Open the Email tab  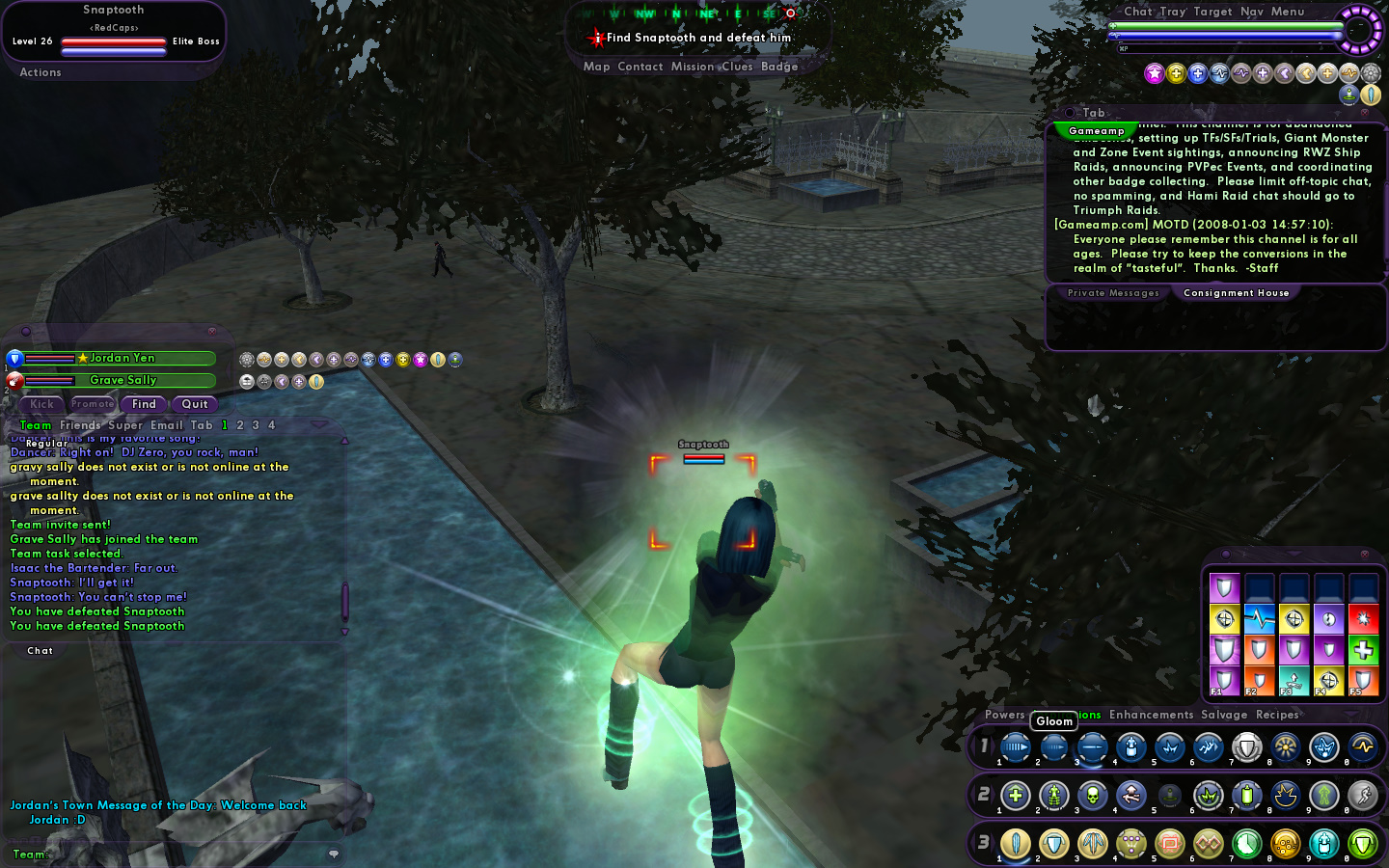(x=166, y=425)
